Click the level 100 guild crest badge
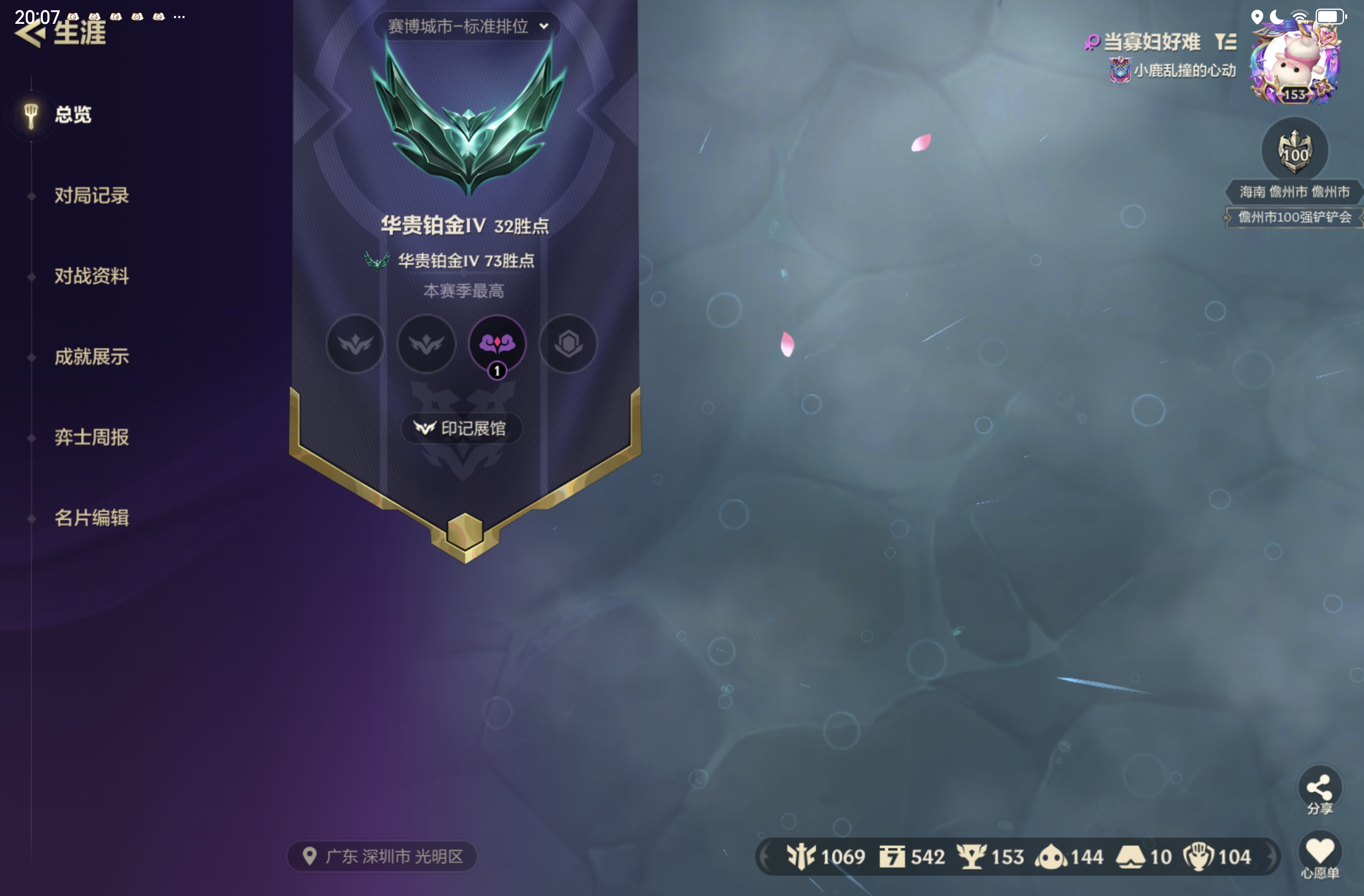The image size is (1364, 896). 1295,149
